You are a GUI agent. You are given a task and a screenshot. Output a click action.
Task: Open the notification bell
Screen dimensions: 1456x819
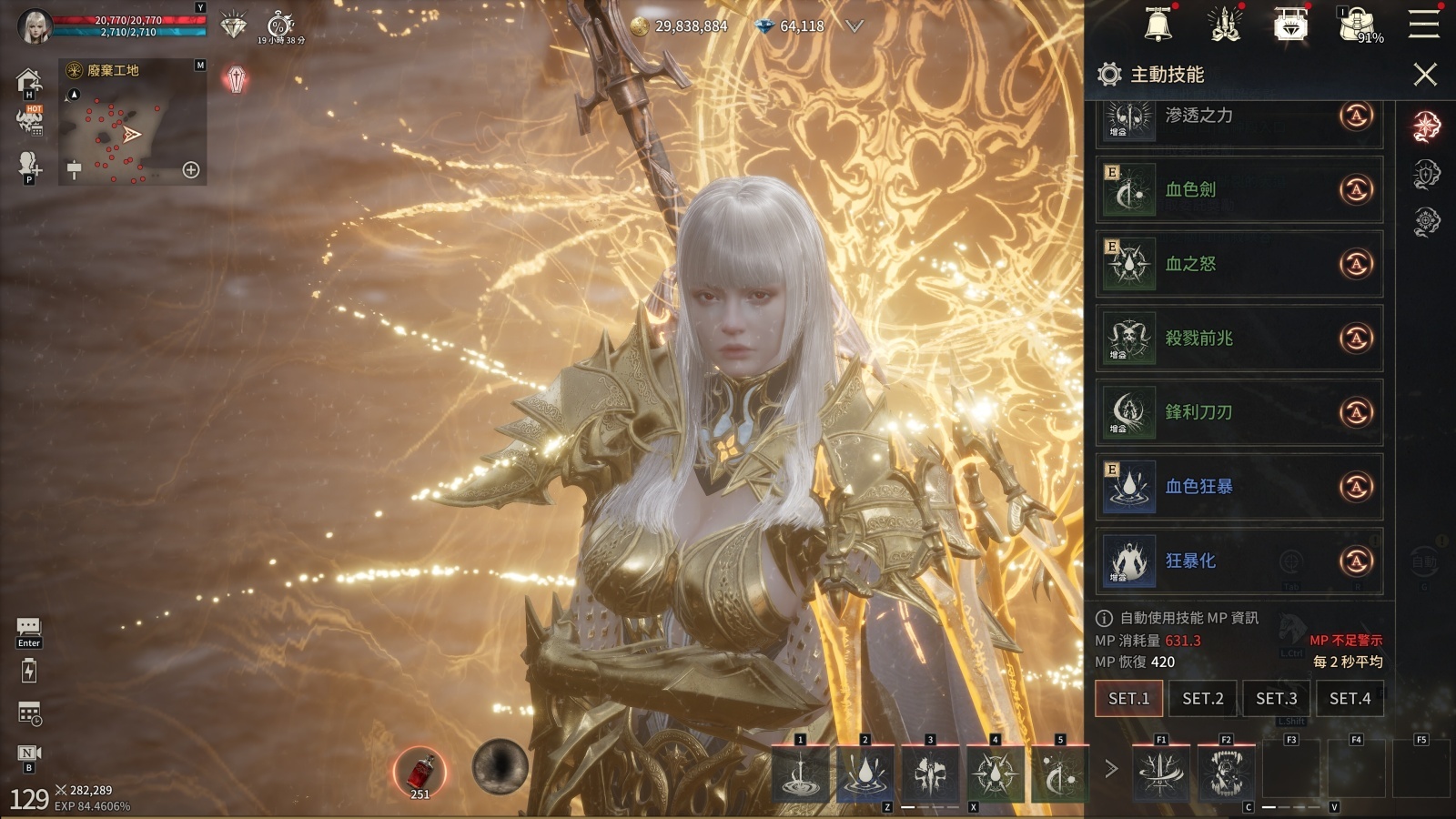click(x=1158, y=25)
